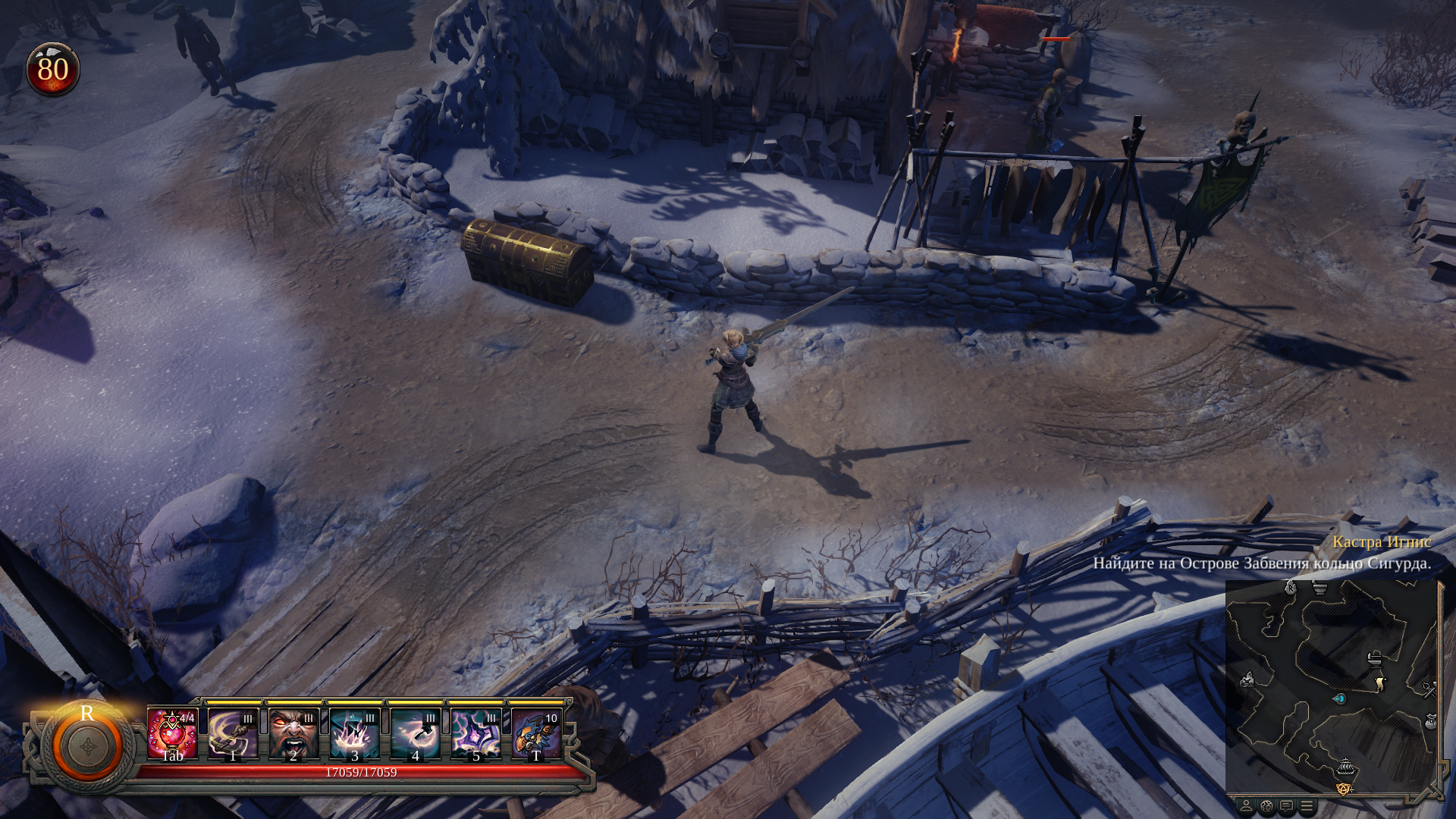Open the chat speech-bubble button
1456x819 pixels.
click(x=1286, y=806)
